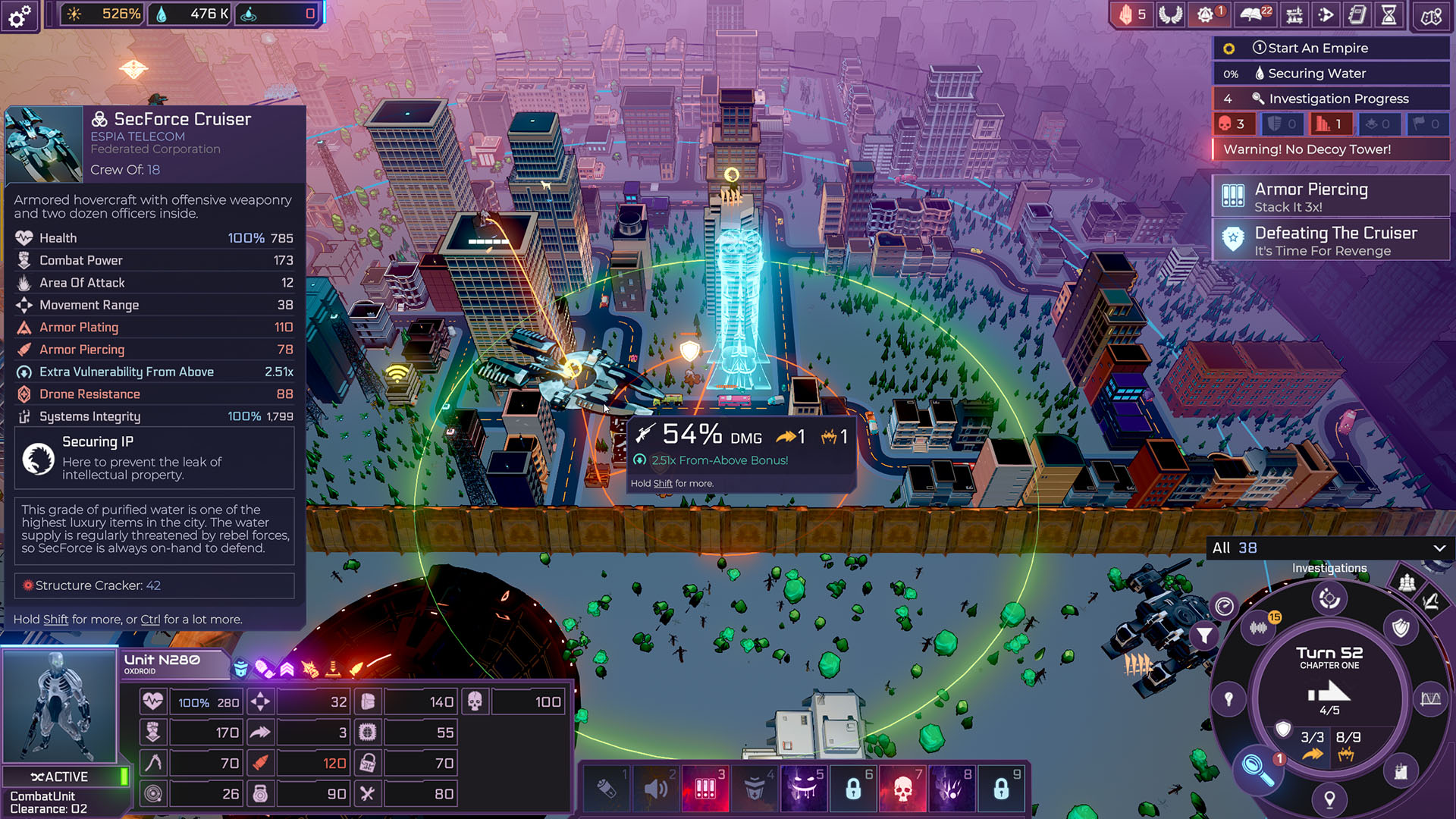This screenshot has height=819, width=1456.
Task: Activate the skull ability in hotkey slot 7
Action: coord(902,788)
